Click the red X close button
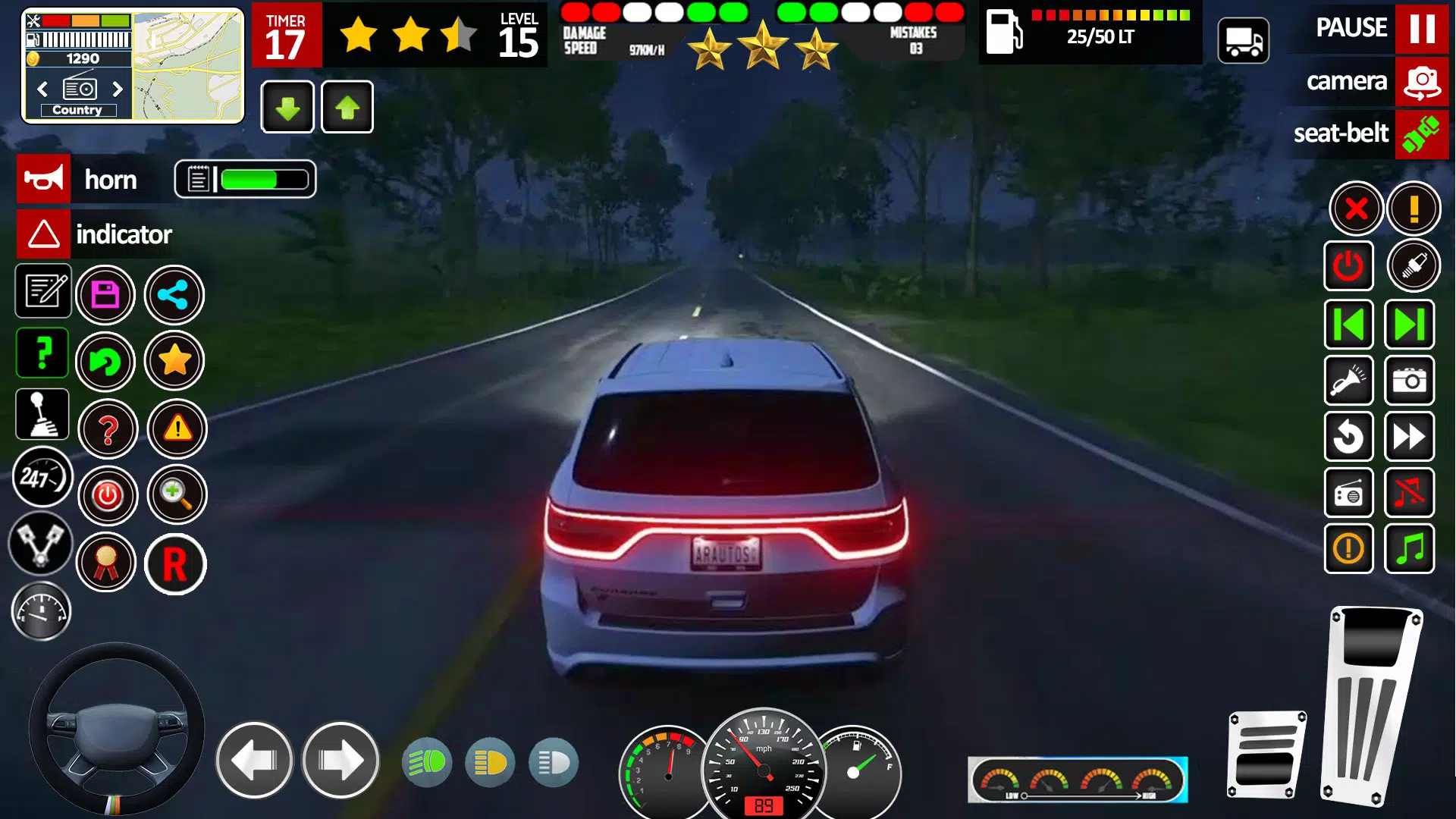This screenshot has width=1456, height=819. click(1356, 209)
